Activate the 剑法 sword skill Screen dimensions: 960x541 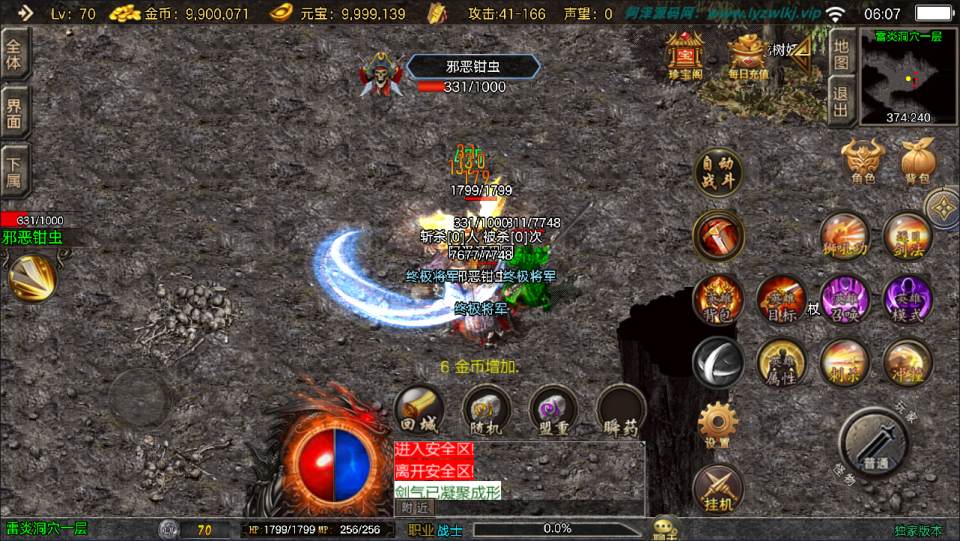pos(907,237)
